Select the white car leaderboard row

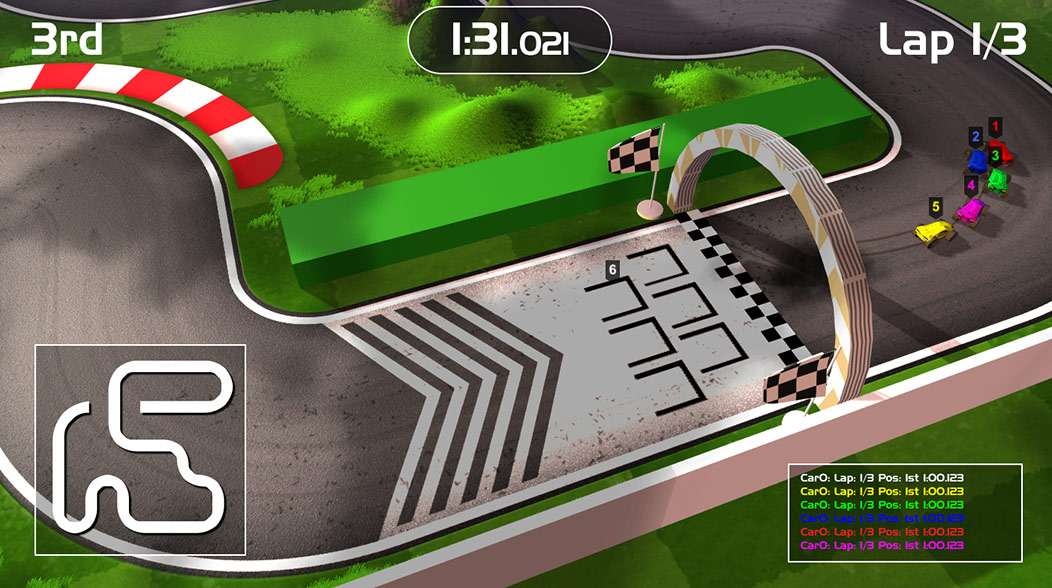coord(881,478)
